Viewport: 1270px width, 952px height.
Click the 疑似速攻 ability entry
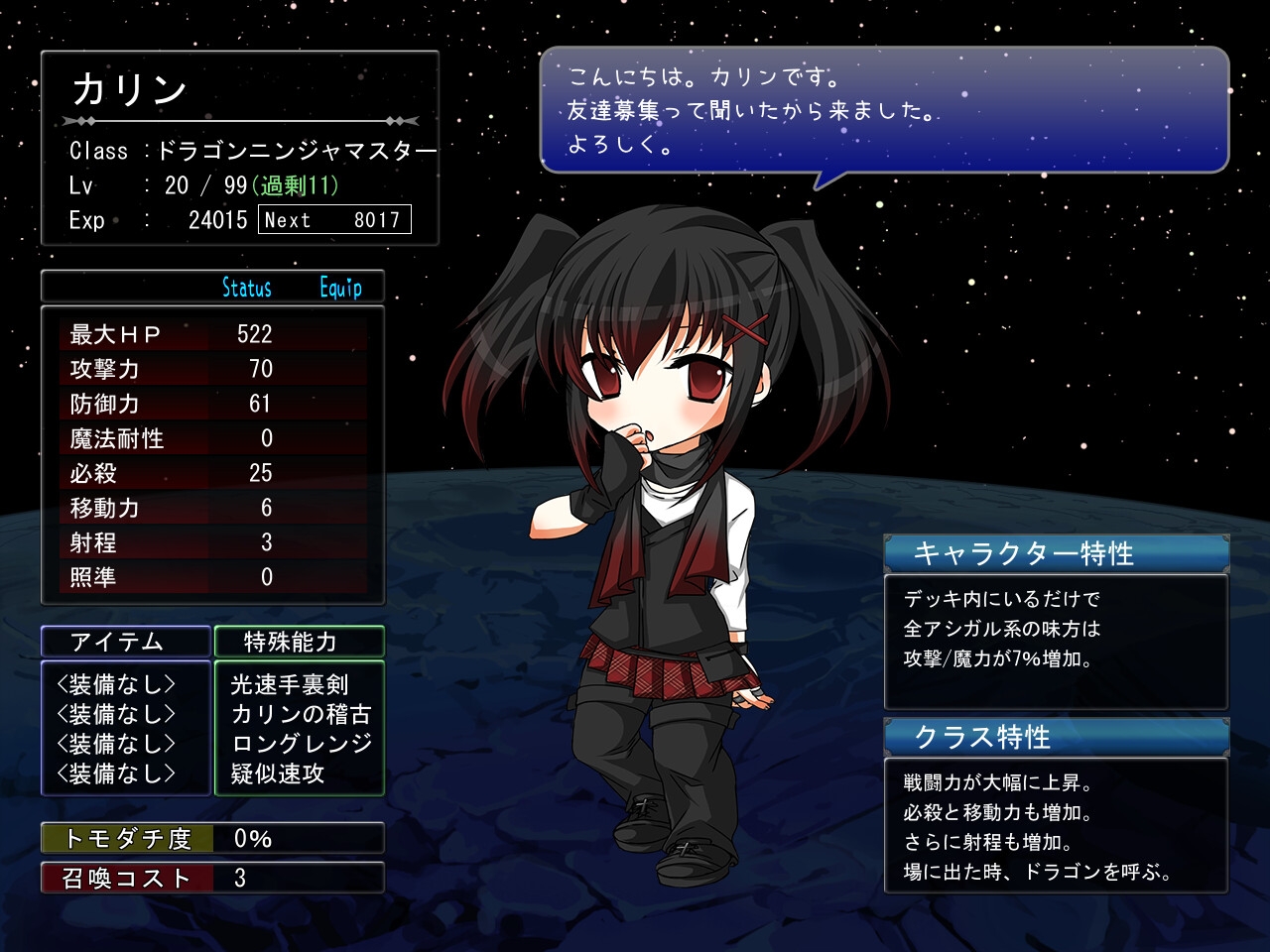(278, 773)
